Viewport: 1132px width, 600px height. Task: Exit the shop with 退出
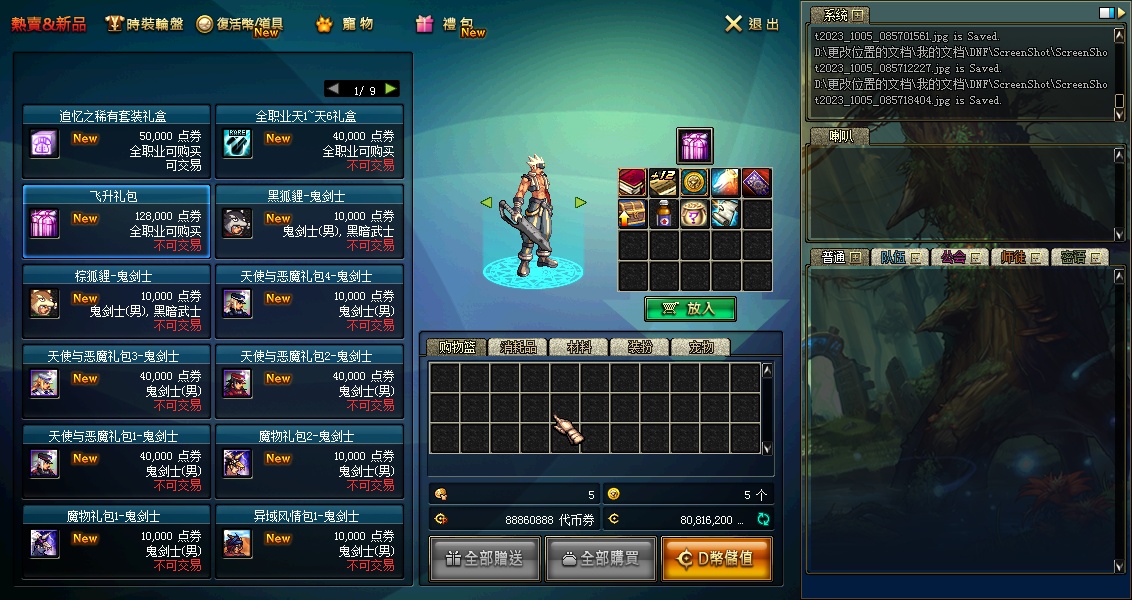[x=752, y=24]
